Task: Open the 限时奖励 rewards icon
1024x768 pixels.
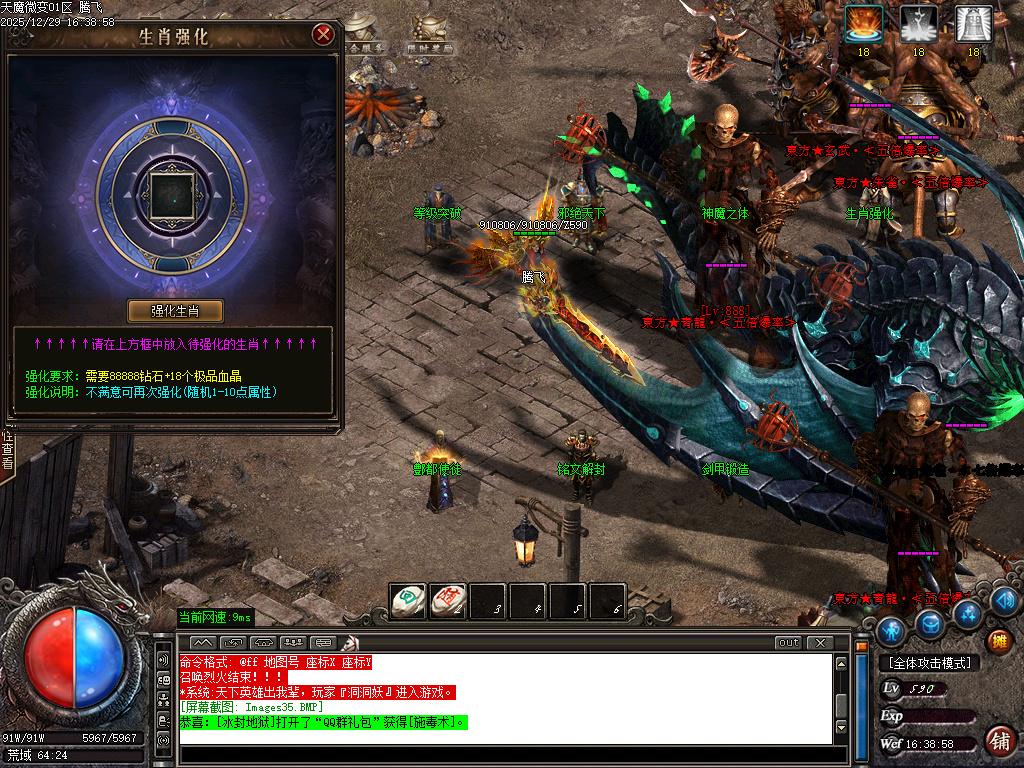Action: tap(430, 37)
